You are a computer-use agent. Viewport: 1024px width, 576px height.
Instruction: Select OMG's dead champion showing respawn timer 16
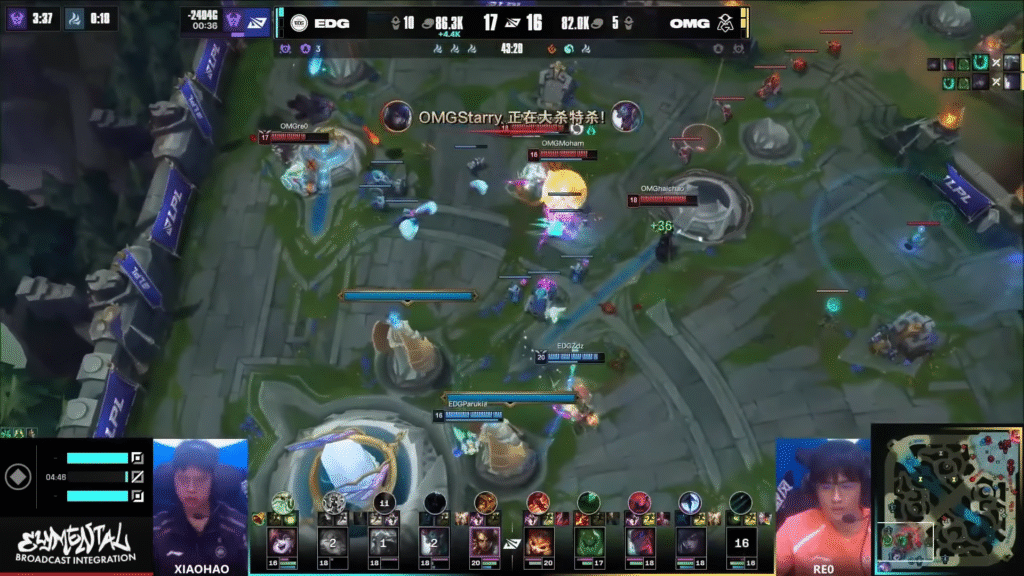[741, 541]
